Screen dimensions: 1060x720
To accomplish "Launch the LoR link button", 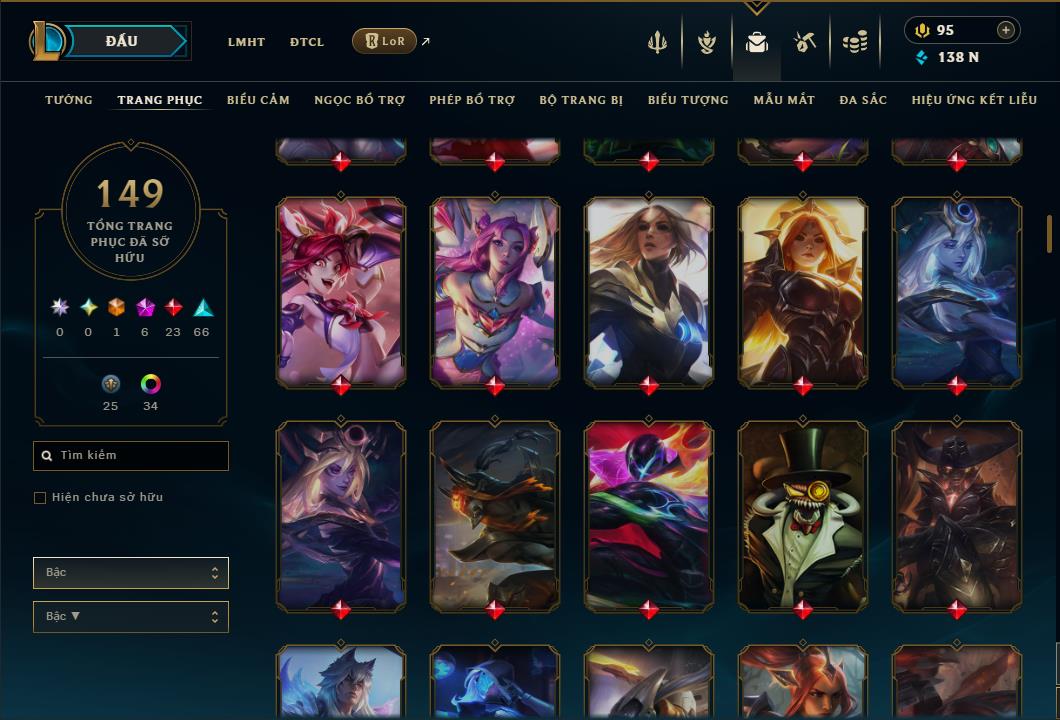I will click(385, 41).
